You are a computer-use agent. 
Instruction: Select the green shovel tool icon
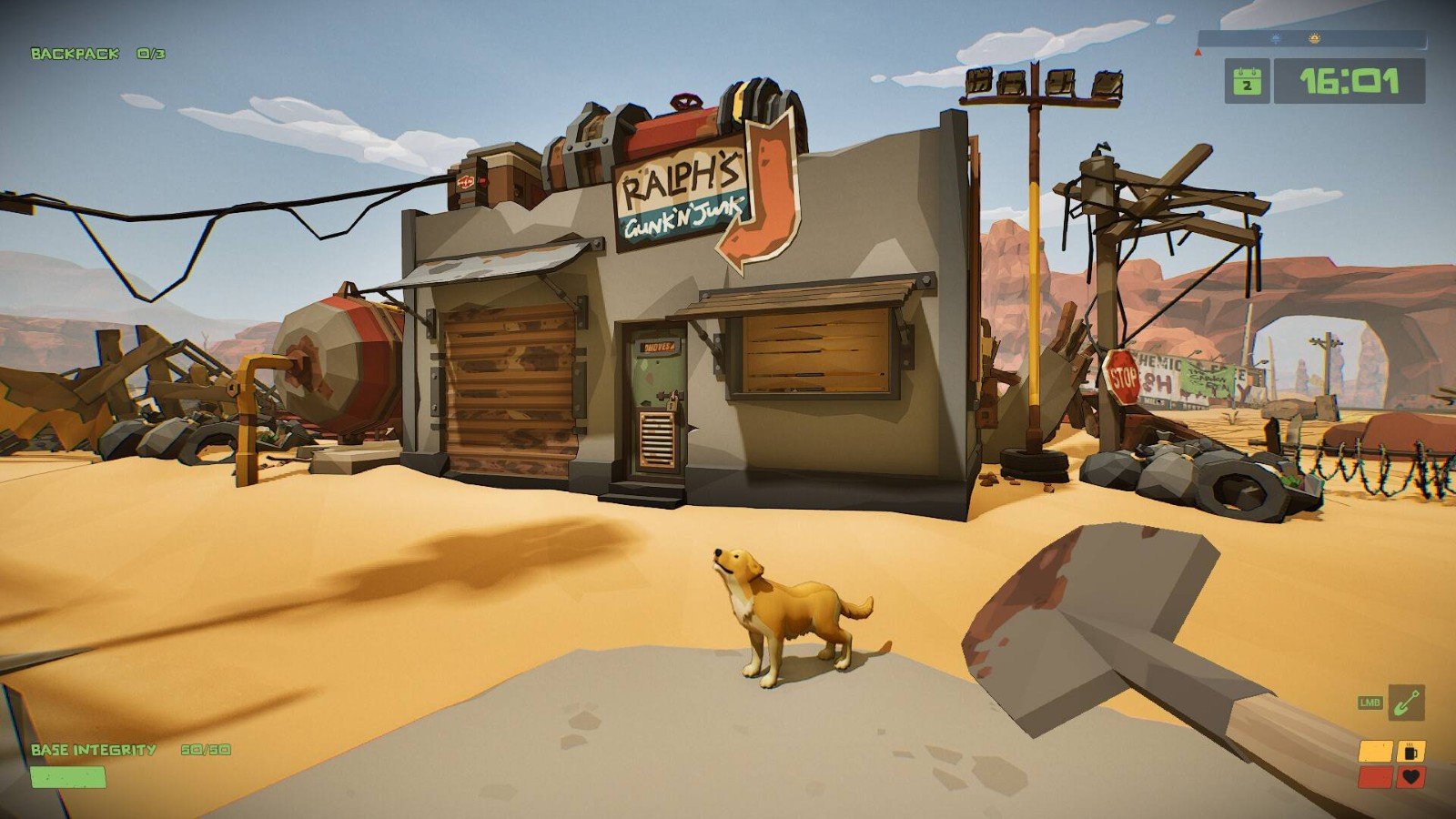tap(1407, 703)
